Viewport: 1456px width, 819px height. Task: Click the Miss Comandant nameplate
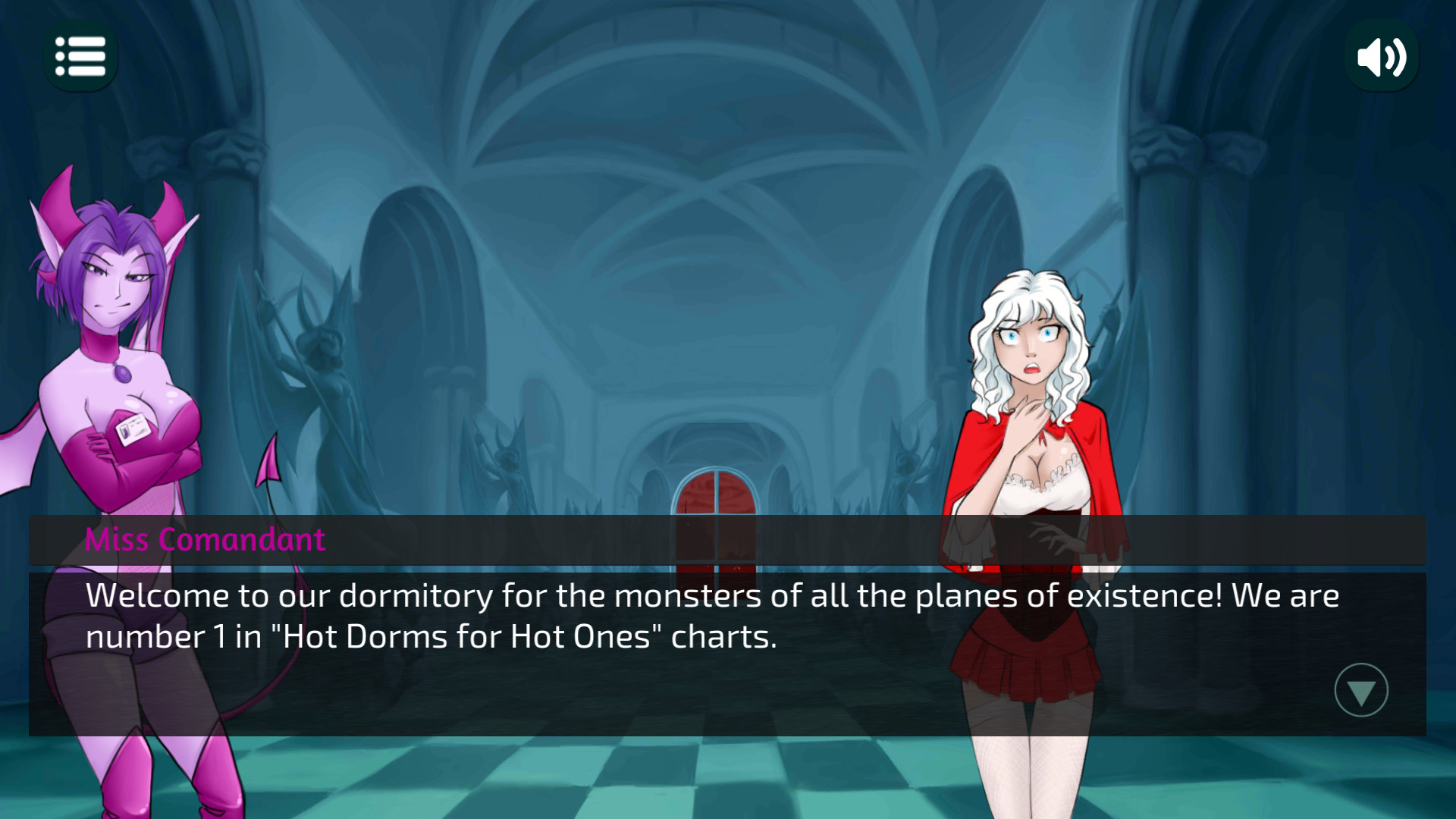(205, 540)
